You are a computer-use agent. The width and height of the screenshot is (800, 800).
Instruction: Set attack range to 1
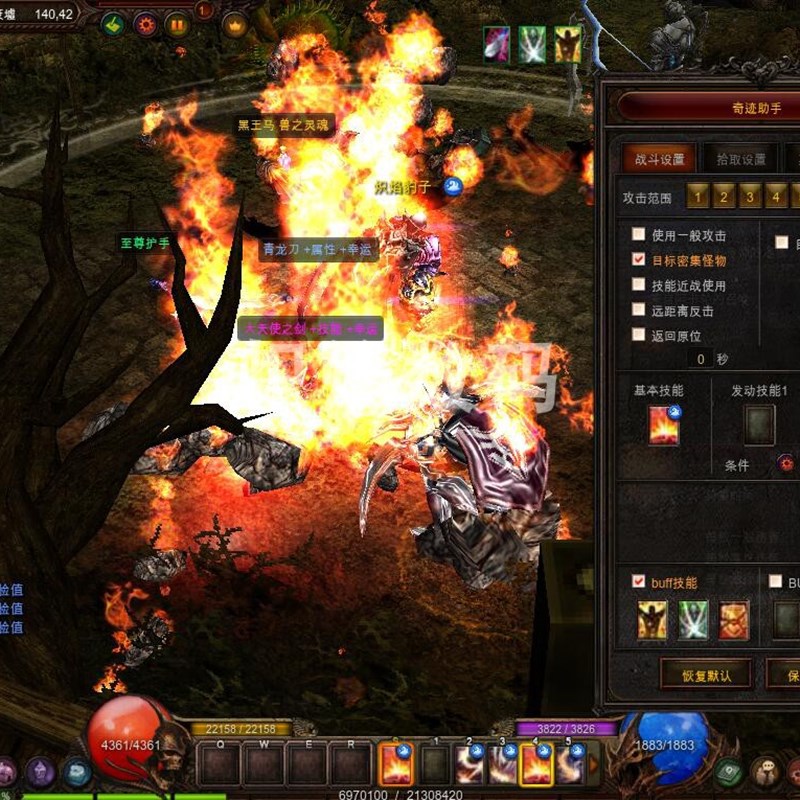click(698, 196)
